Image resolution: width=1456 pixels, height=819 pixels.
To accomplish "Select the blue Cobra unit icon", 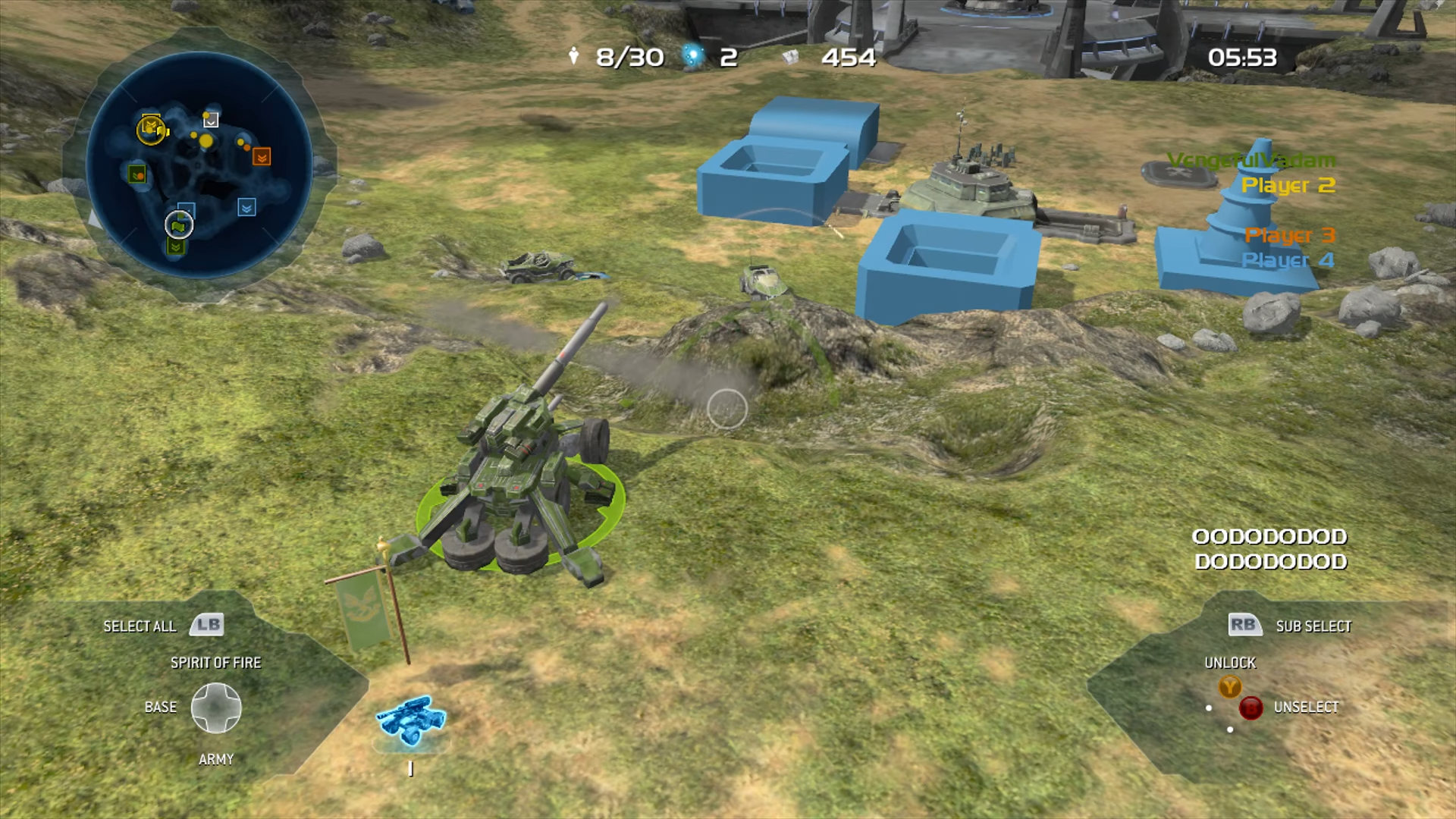I will [x=412, y=720].
